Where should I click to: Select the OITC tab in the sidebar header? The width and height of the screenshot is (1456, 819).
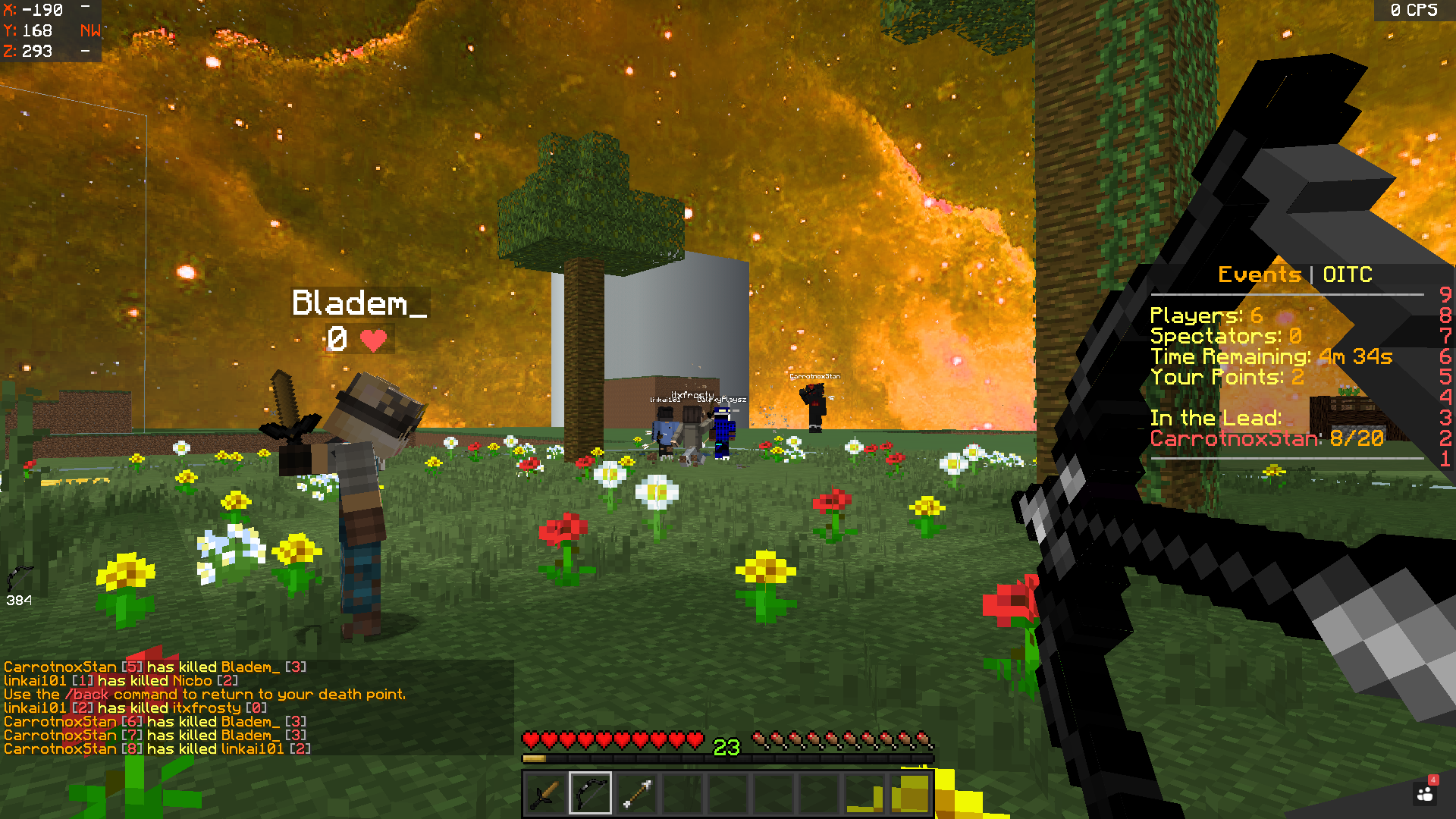1348,275
